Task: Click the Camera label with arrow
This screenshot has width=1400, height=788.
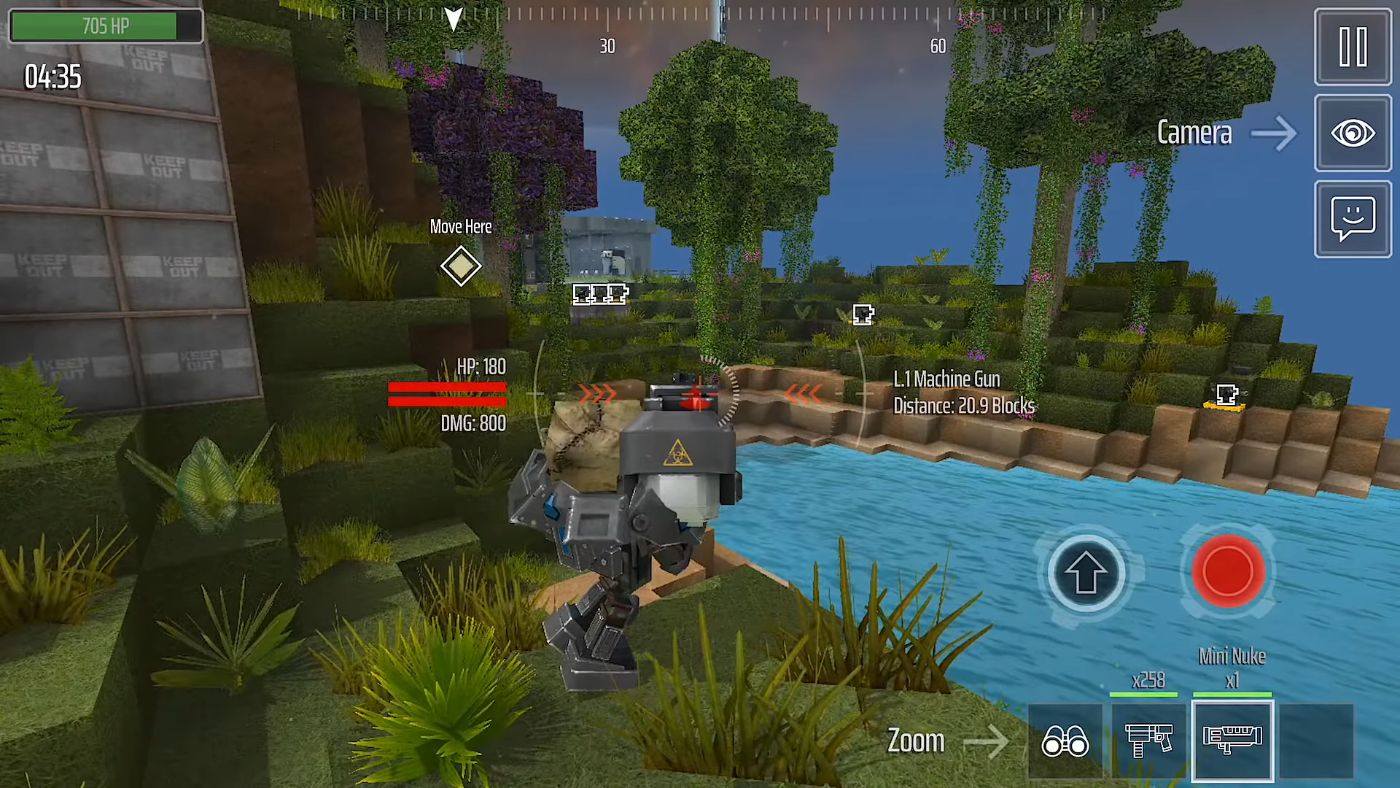Action: click(1222, 132)
